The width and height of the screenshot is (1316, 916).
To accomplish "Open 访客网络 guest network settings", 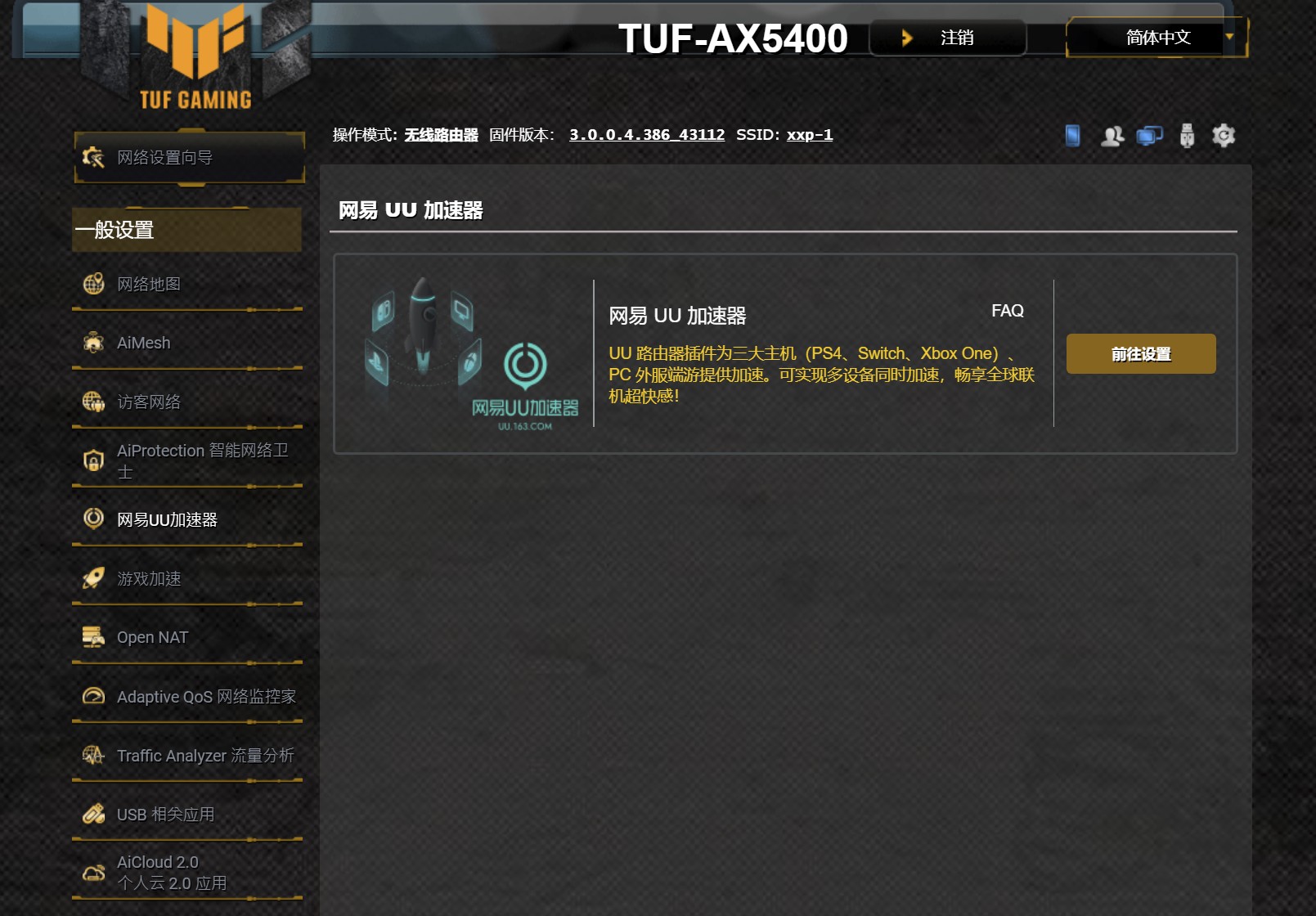I will tap(94, 402).
